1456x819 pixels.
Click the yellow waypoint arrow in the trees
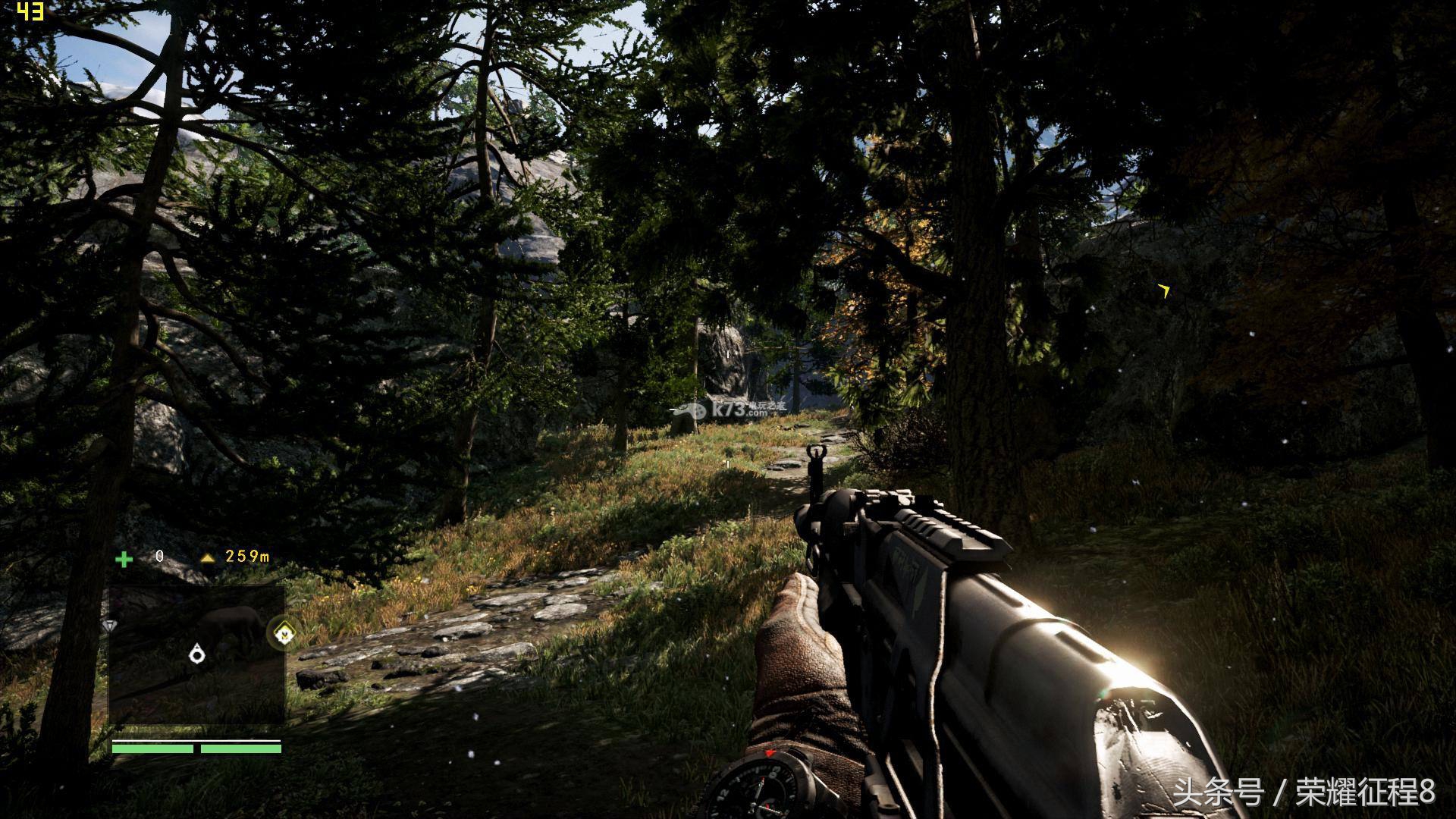[x=1164, y=290]
